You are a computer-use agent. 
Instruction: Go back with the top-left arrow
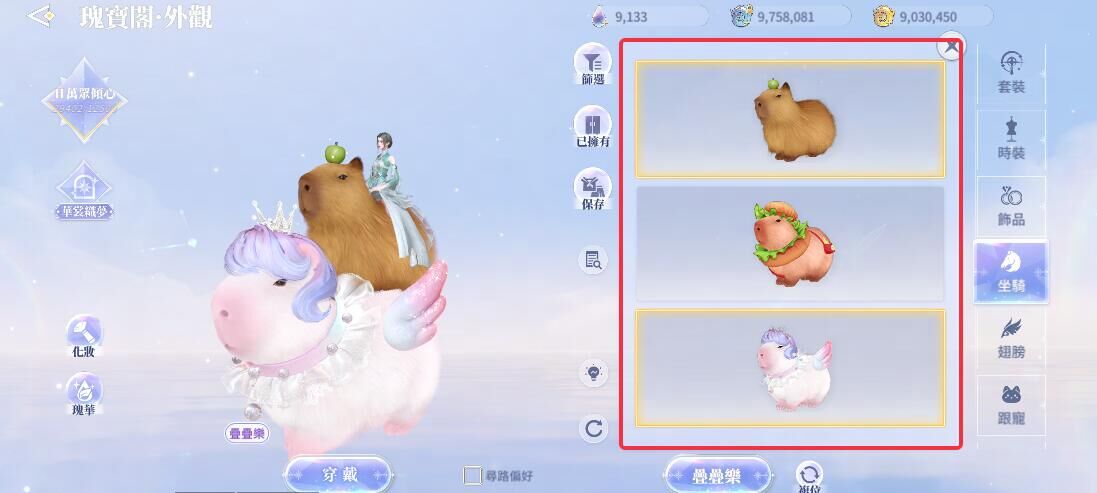(x=41, y=17)
